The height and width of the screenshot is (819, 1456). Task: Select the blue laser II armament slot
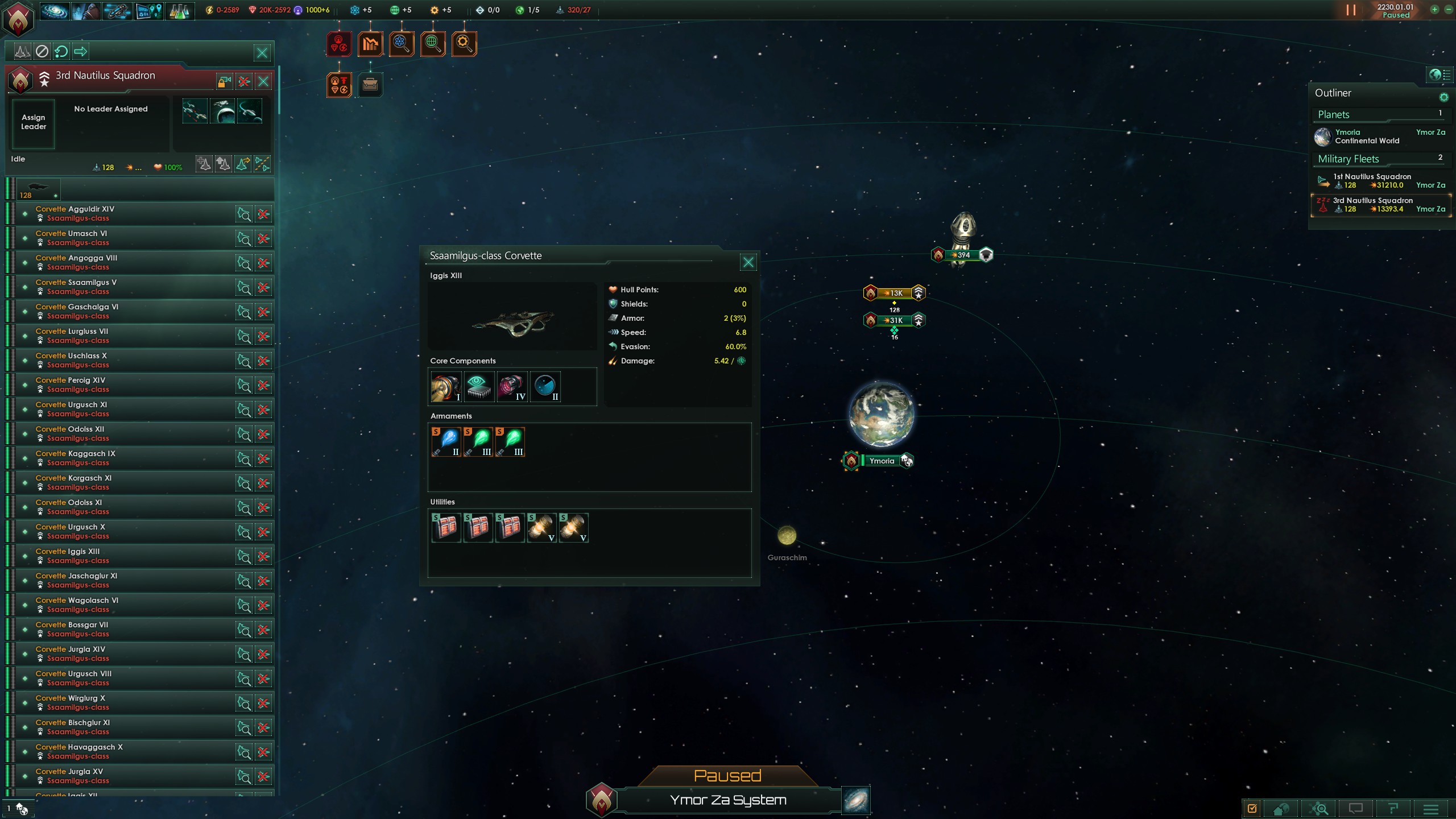446,442
